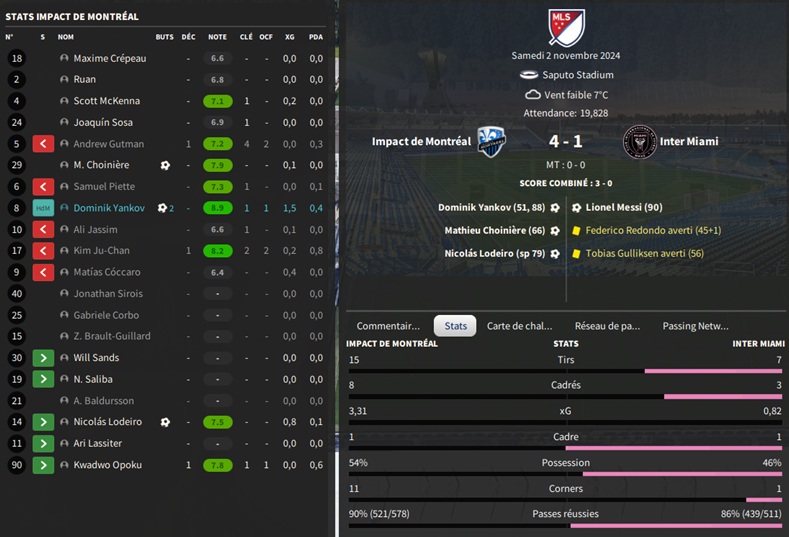Sort the table by NOTE column

pyautogui.click(x=217, y=37)
